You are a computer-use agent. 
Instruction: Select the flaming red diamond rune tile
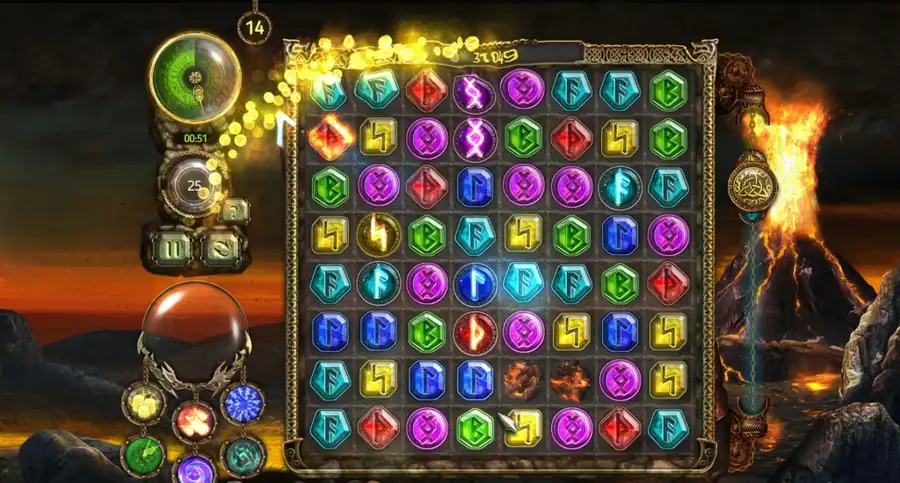[x=330, y=138]
